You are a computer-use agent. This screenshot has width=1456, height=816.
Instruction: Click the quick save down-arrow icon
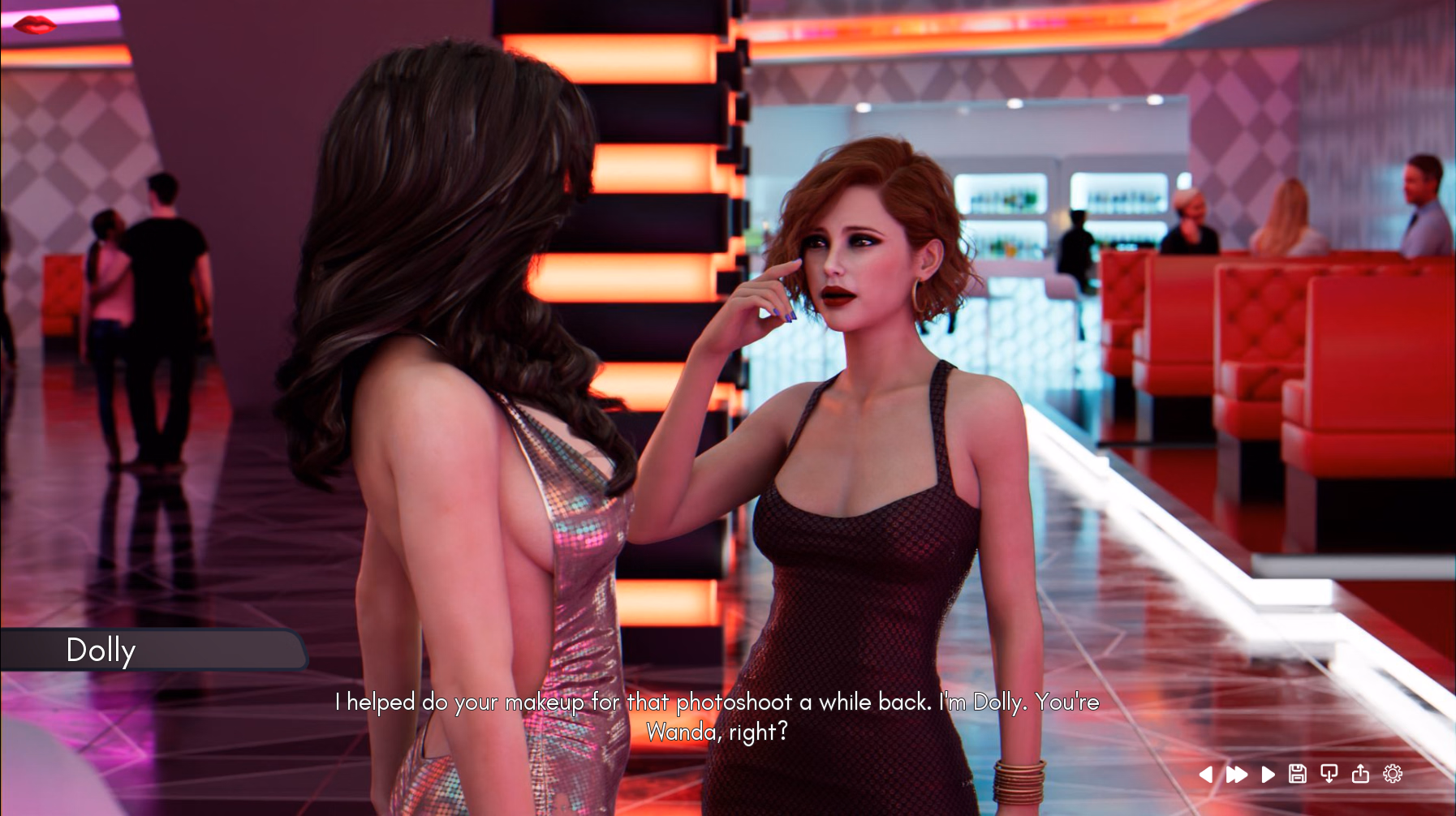coord(1329,774)
